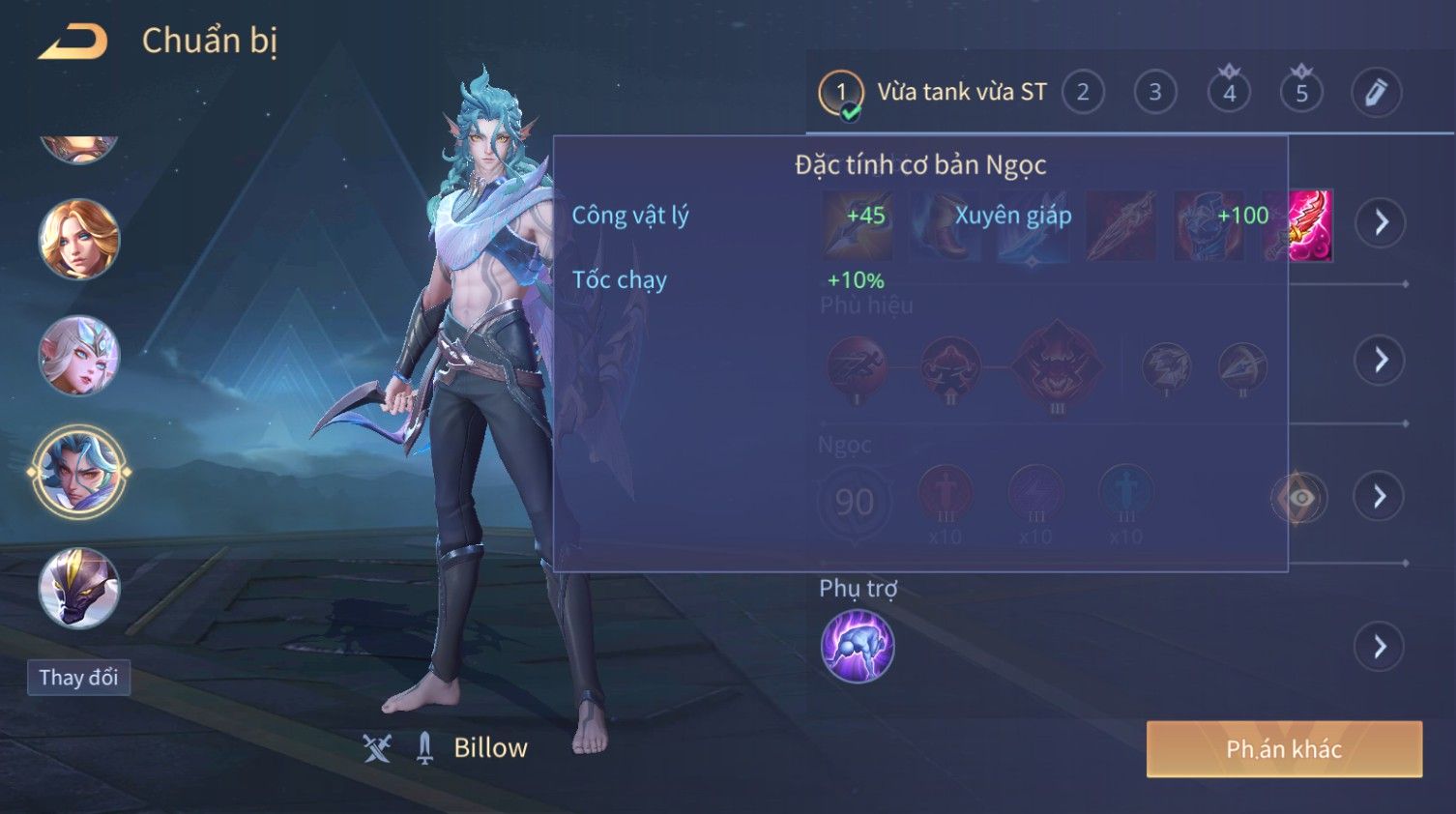Screen dimensions: 1456x814
Task: Select loadout preset 1 "Vừa tank vừa ST"
Action: tap(933, 93)
